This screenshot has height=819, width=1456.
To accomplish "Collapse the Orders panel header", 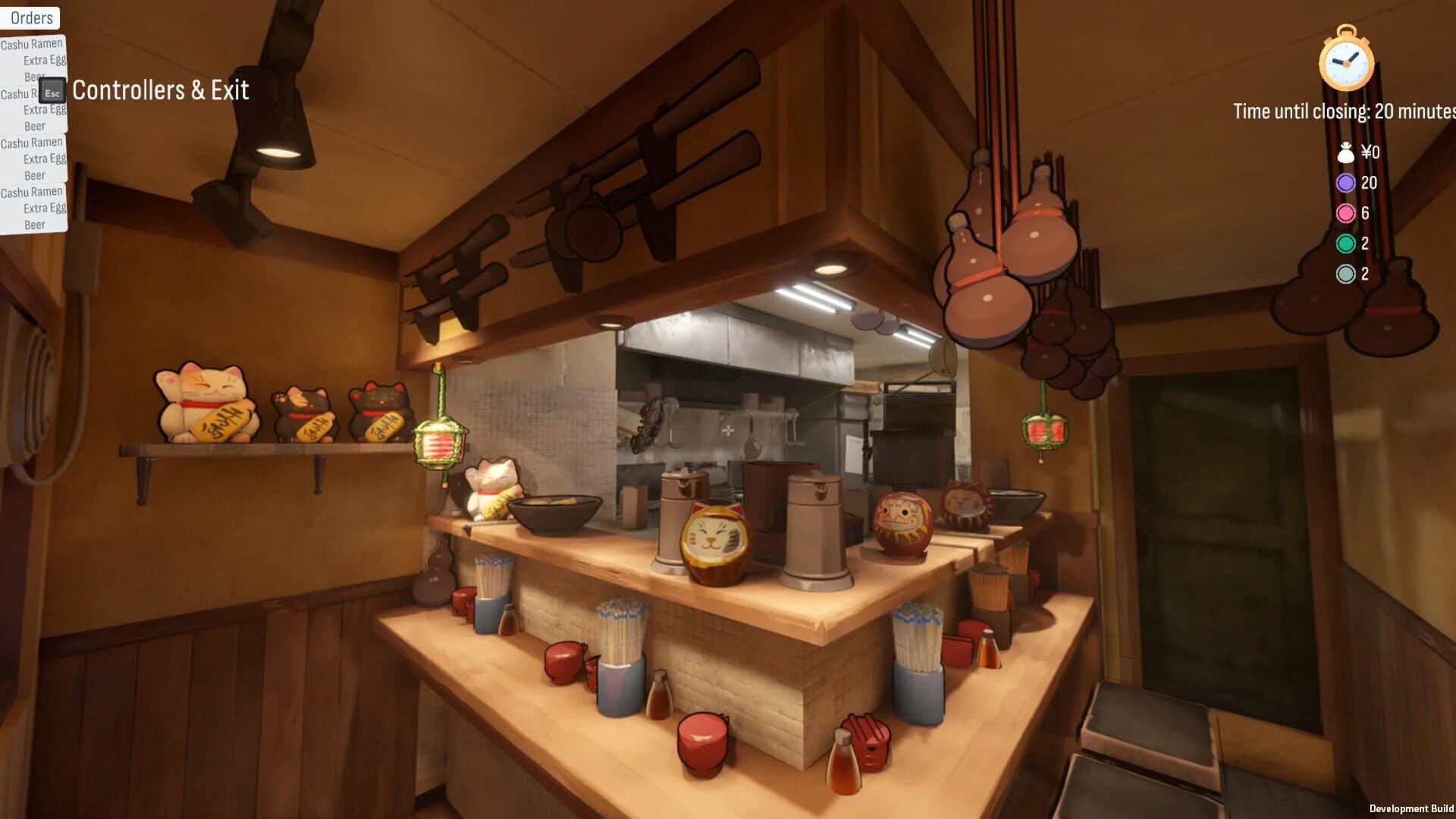I will (x=30, y=17).
